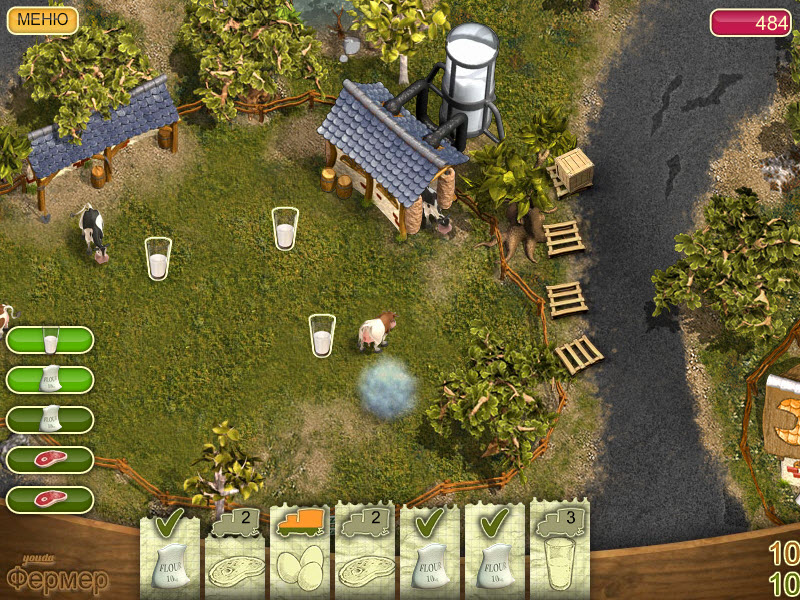Select the bright green flour sack button
Screen dimensions: 800x600
coord(50,380)
